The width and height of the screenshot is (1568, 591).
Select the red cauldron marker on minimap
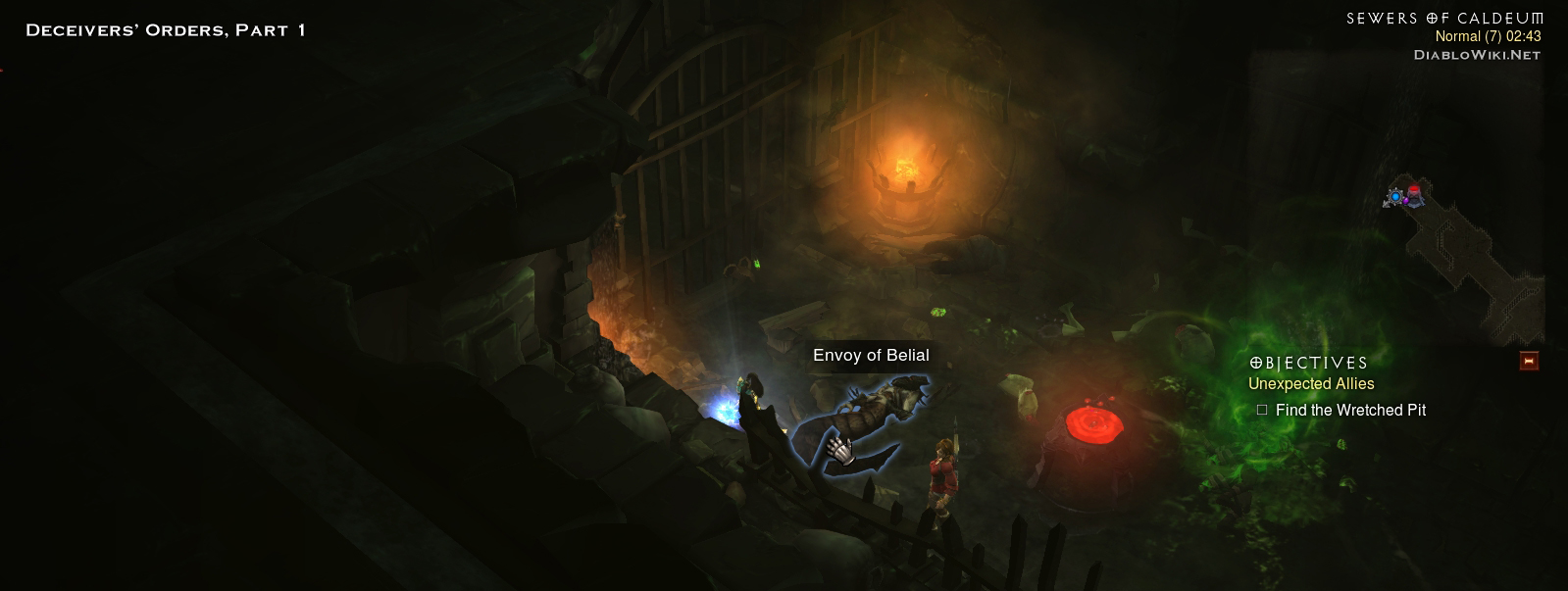tap(1415, 191)
